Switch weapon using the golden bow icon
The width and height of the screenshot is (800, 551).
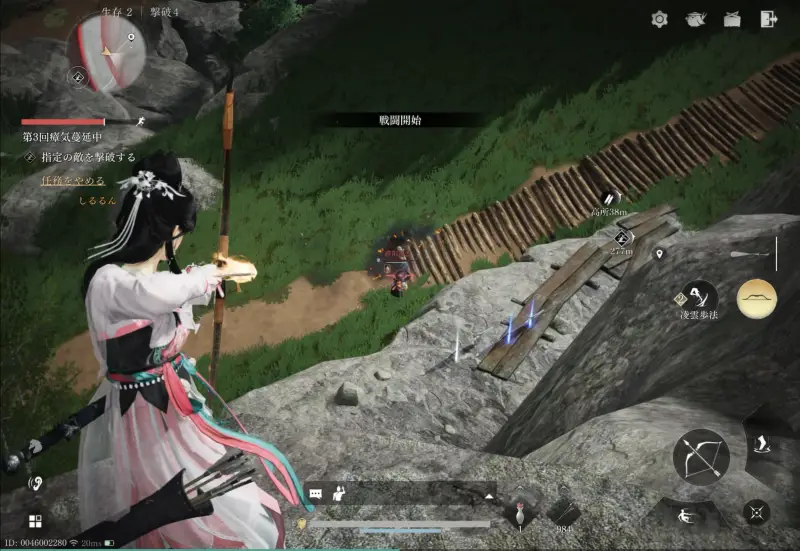[x=757, y=298]
